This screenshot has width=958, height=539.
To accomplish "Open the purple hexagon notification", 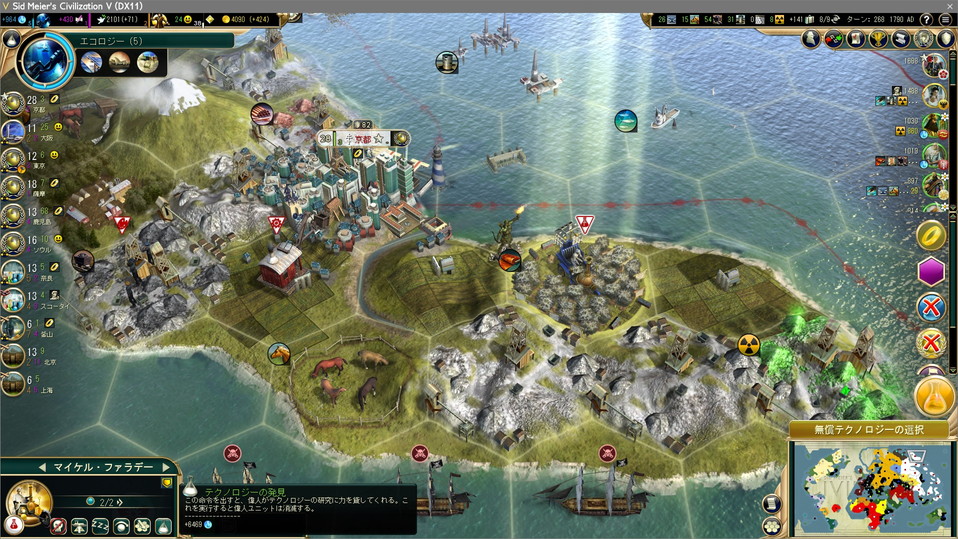I will pyautogui.click(x=932, y=271).
